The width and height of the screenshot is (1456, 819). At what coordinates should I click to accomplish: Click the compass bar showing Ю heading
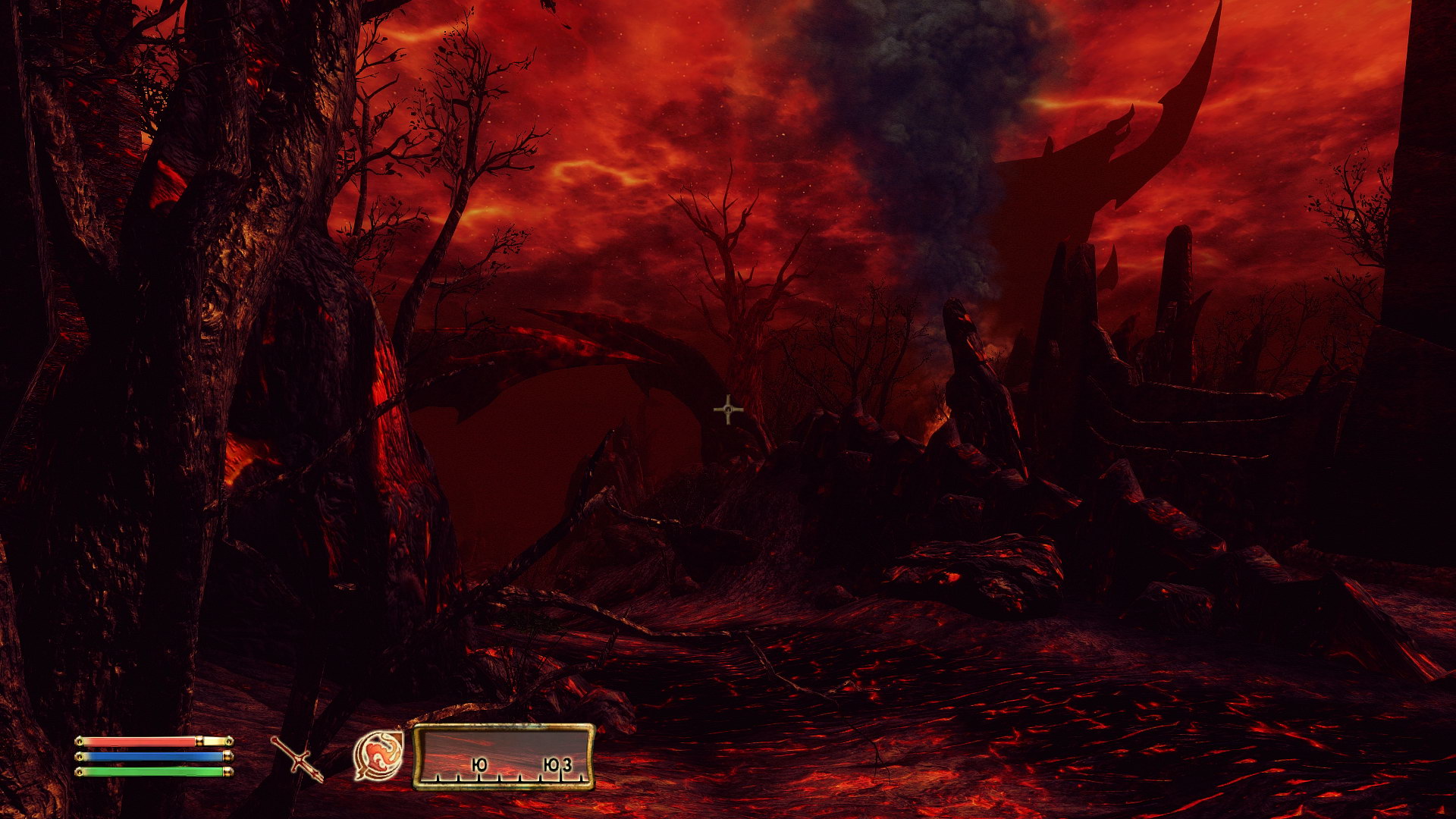point(504,756)
